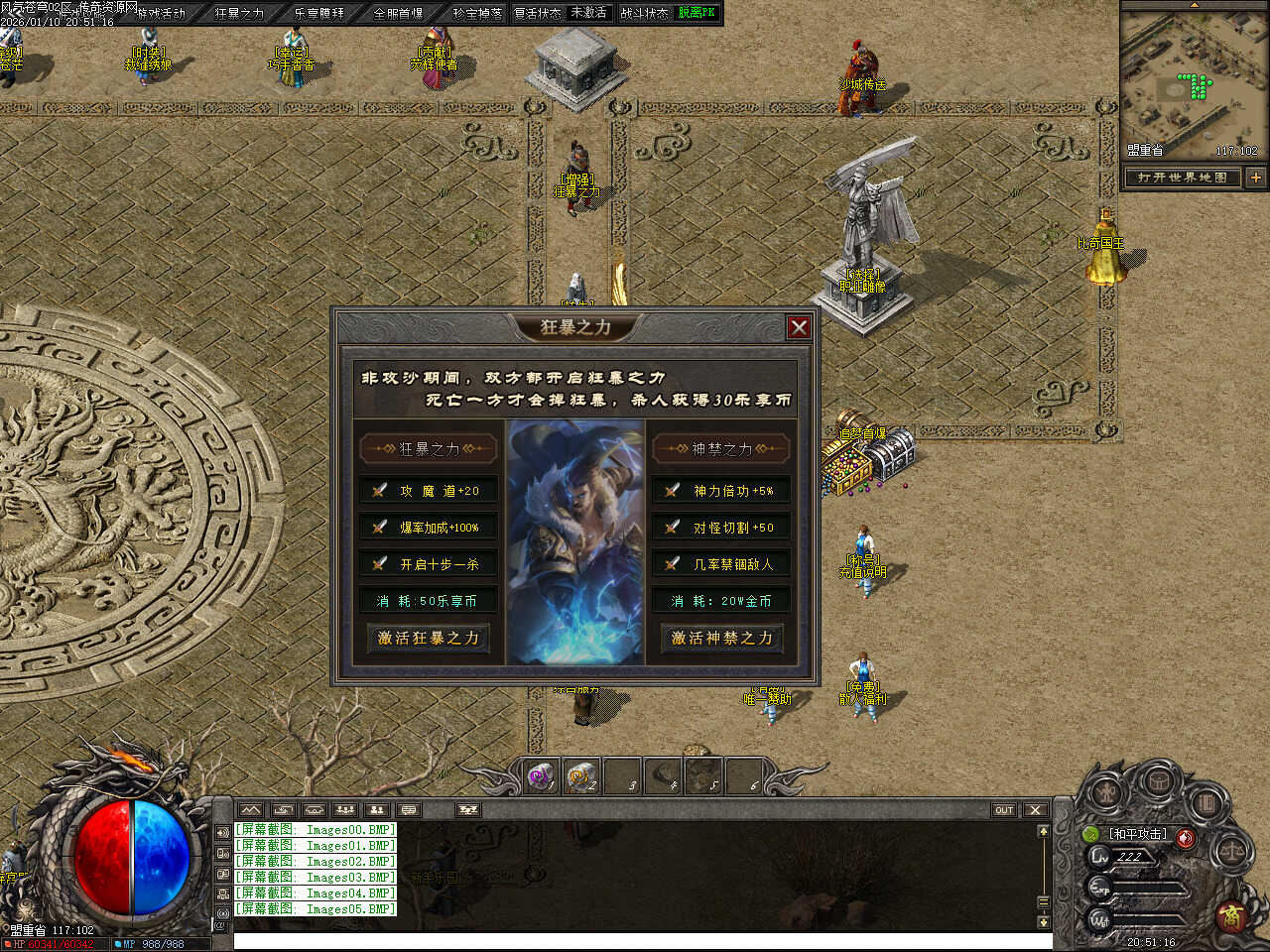Toggle the 脱离PK combat status button
Viewport: 1270px width, 952px height.
tap(697, 13)
